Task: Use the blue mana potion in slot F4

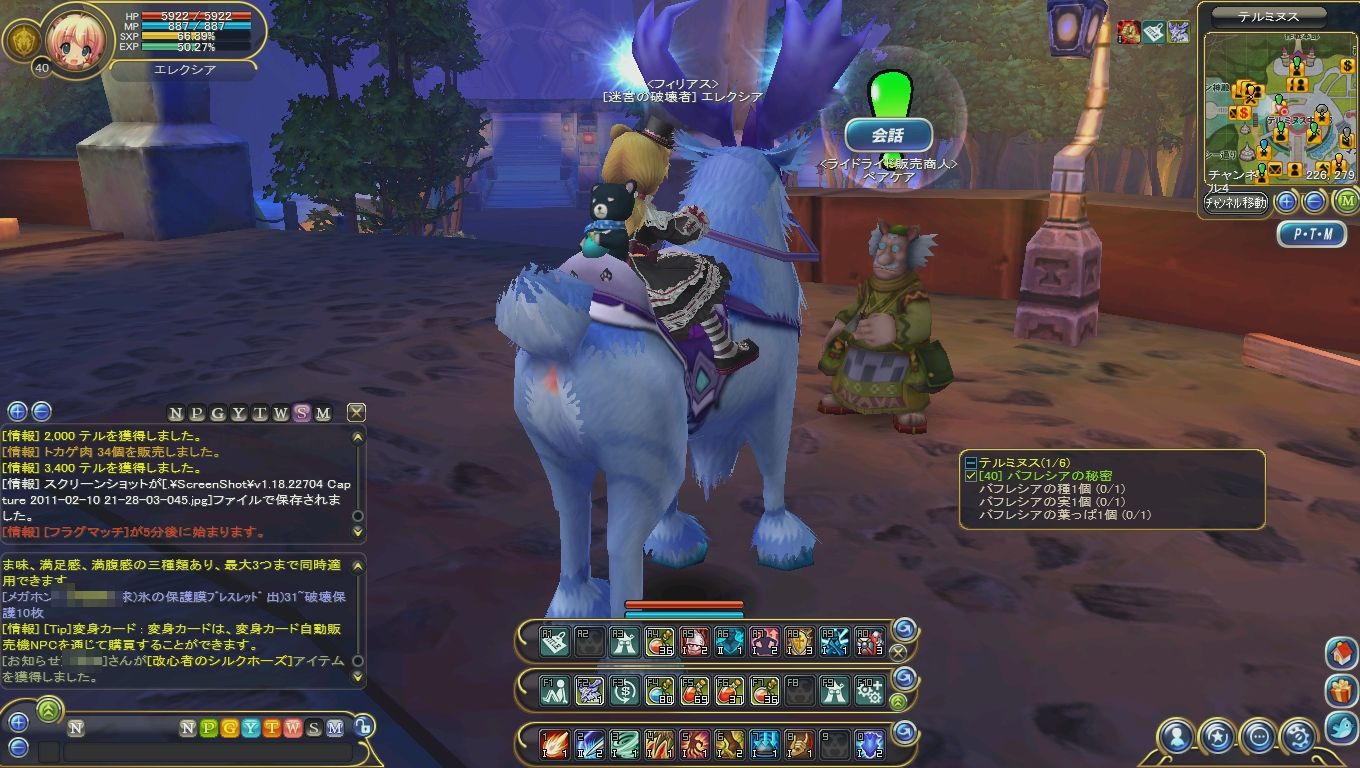Action: pos(658,690)
